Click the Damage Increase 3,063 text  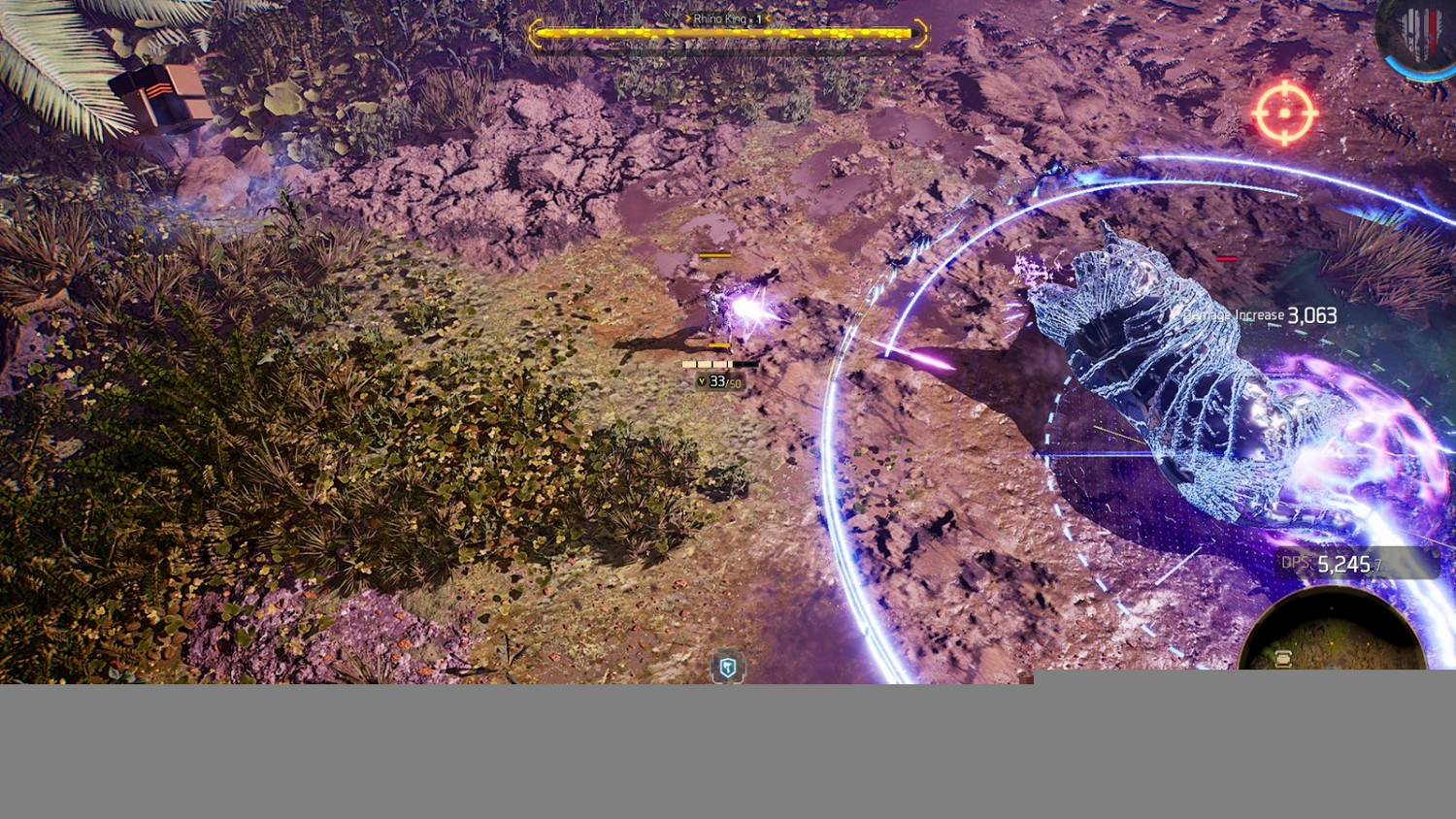[1257, 314]
